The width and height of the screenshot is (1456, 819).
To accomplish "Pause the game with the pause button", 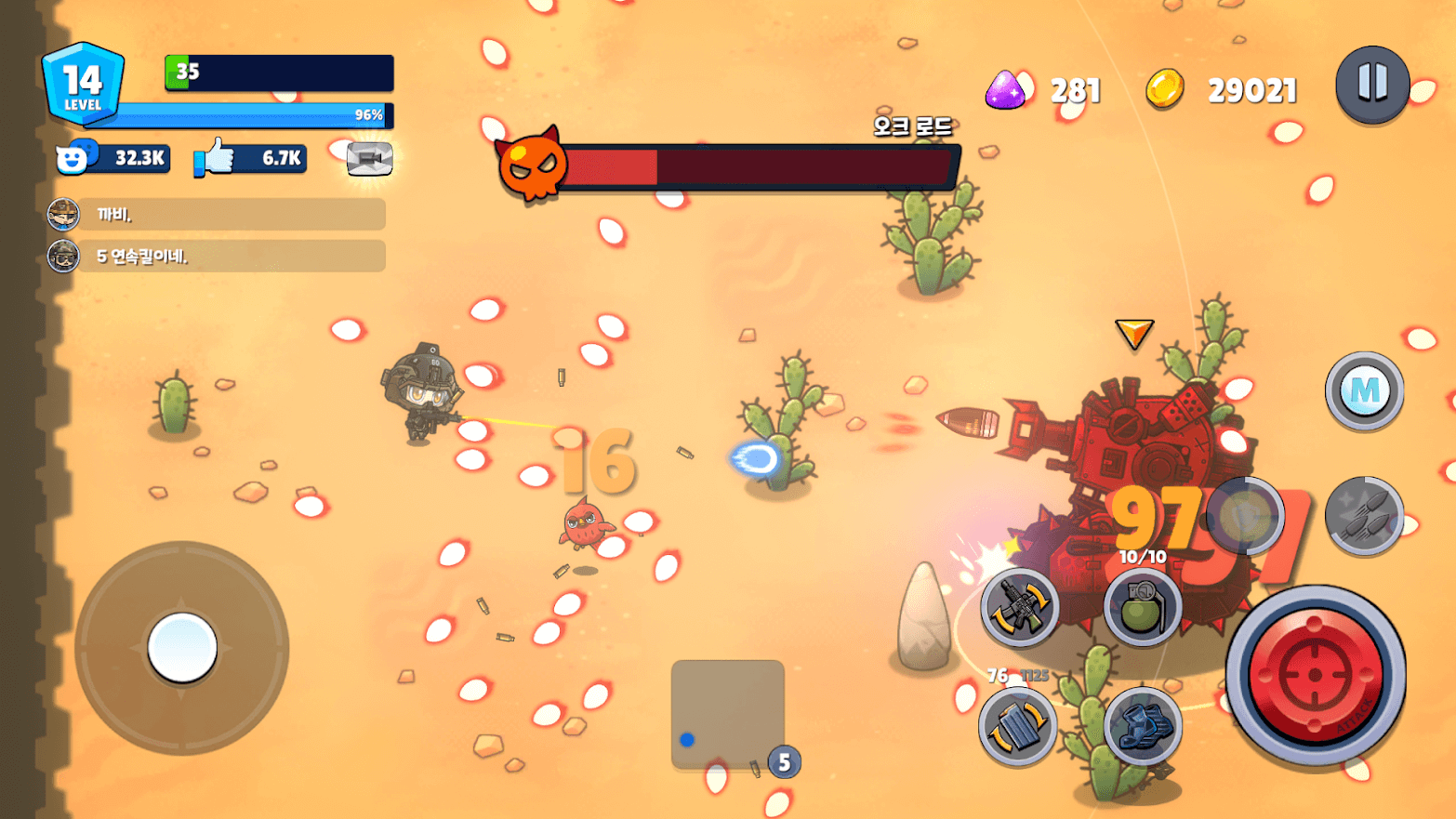I will [x=1372, y=85].
